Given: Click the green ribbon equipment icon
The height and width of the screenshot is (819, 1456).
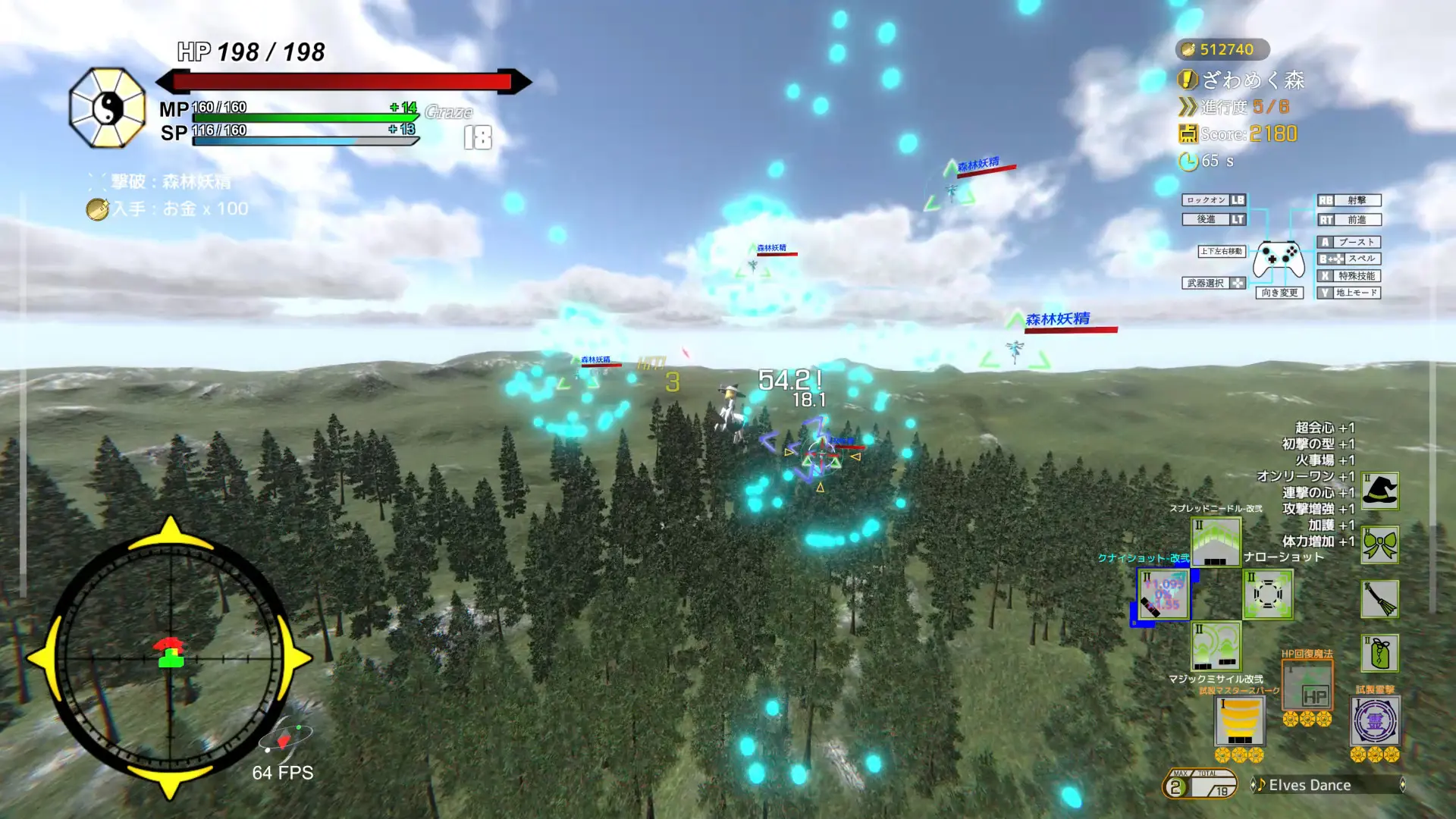Looking at the screenshot, I should click(1380, 544).
